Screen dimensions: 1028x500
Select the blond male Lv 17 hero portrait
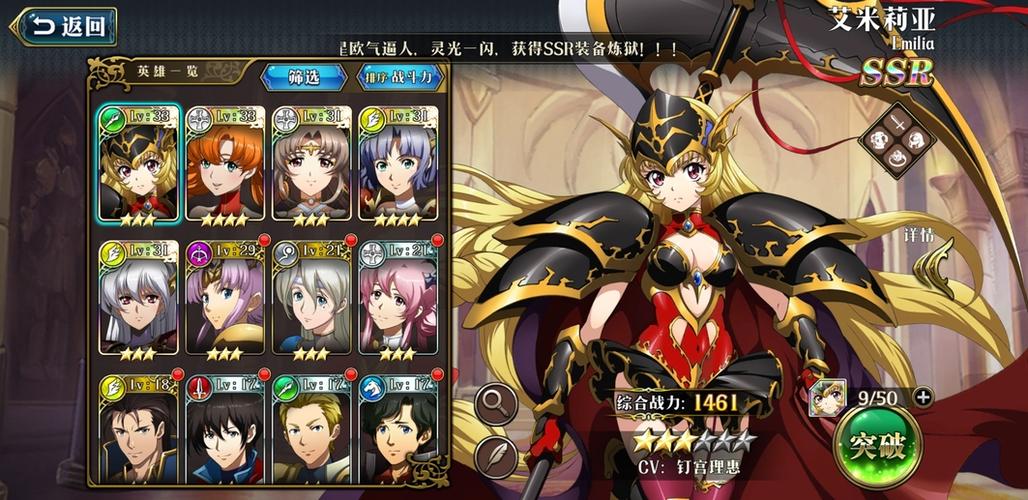(x=311, y=430)
